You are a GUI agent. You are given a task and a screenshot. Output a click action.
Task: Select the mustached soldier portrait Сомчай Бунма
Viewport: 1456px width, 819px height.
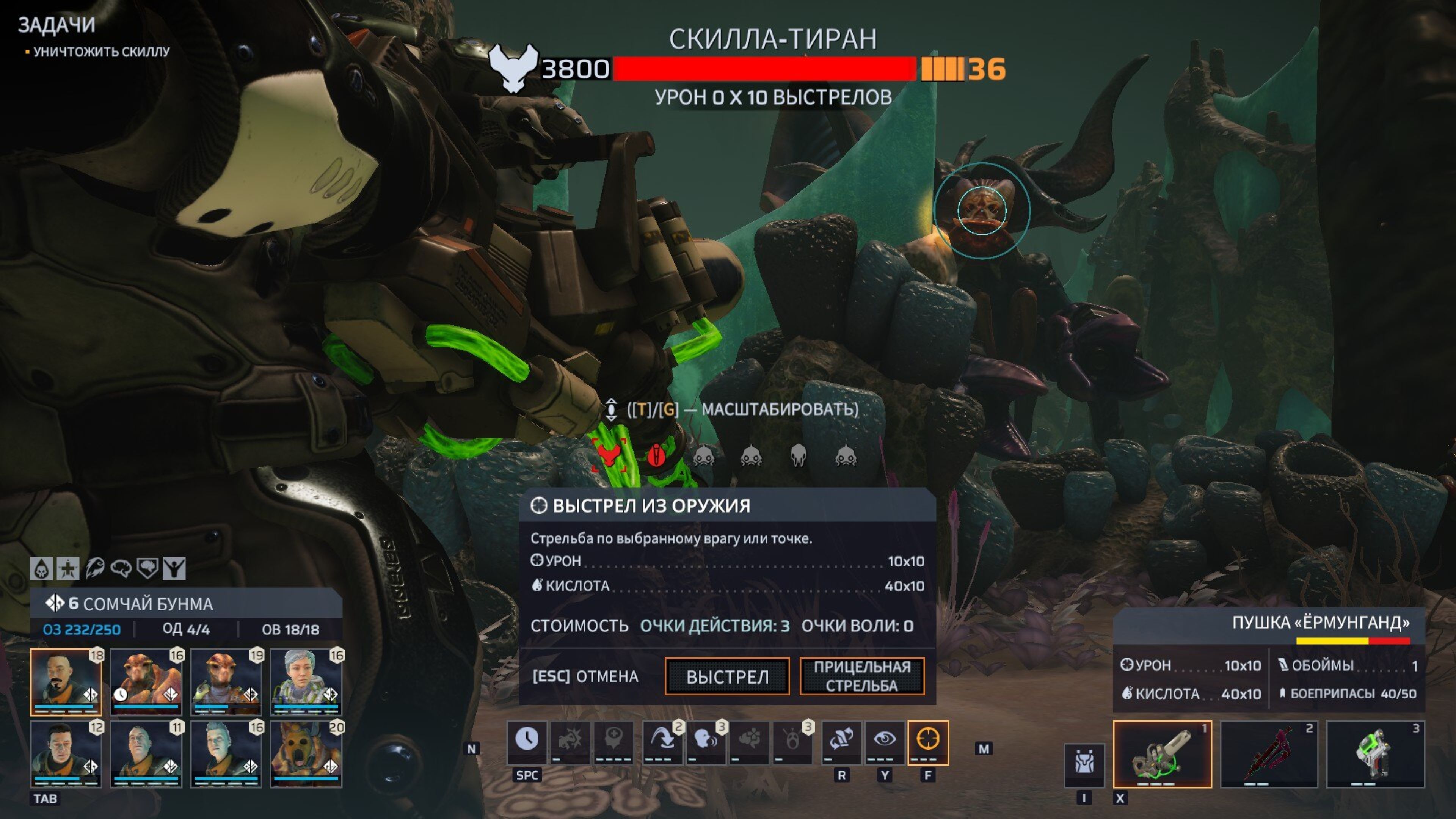(x=66, y=682)
